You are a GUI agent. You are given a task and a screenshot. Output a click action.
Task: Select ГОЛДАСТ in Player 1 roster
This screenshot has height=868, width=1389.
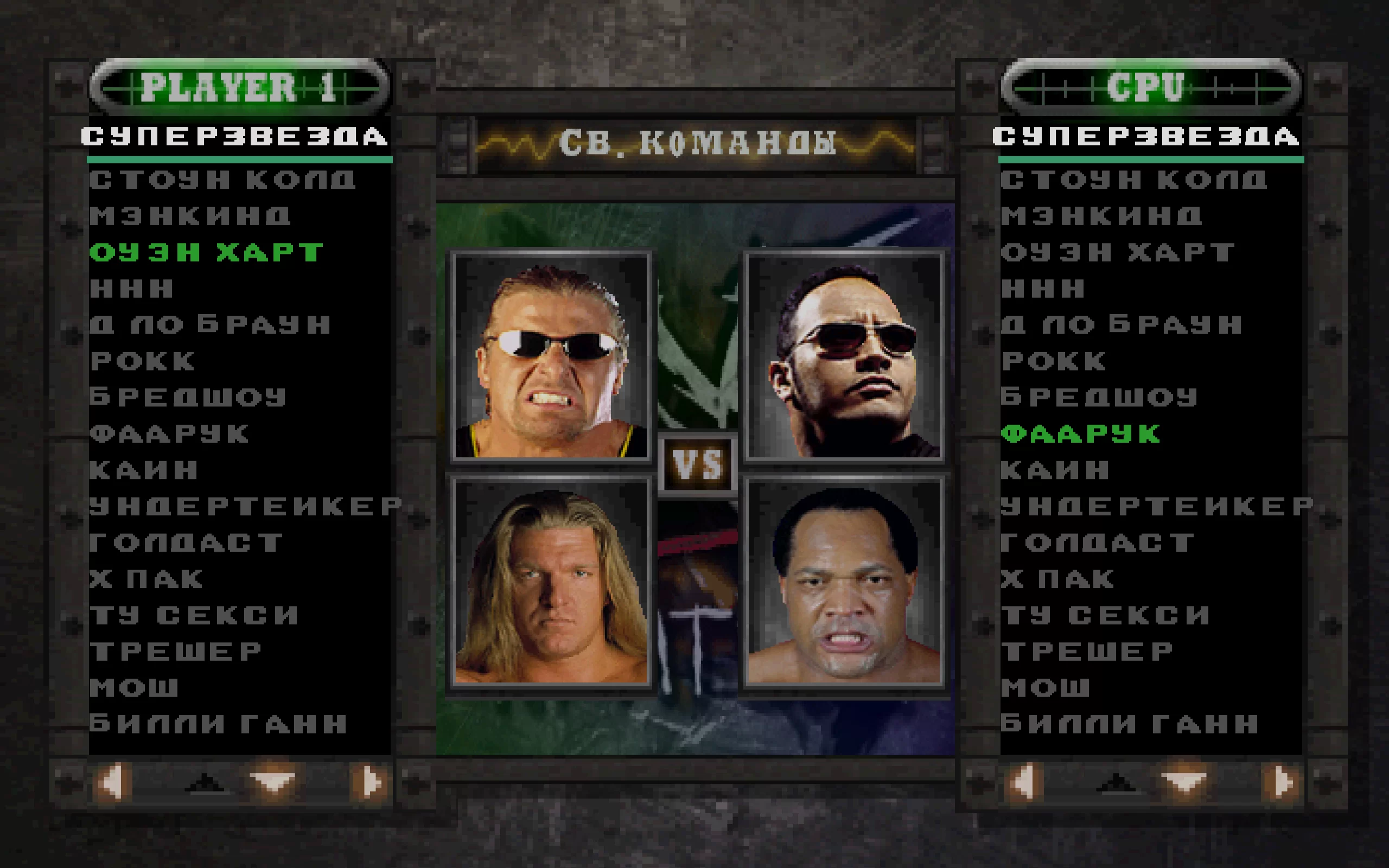point(186,542)
